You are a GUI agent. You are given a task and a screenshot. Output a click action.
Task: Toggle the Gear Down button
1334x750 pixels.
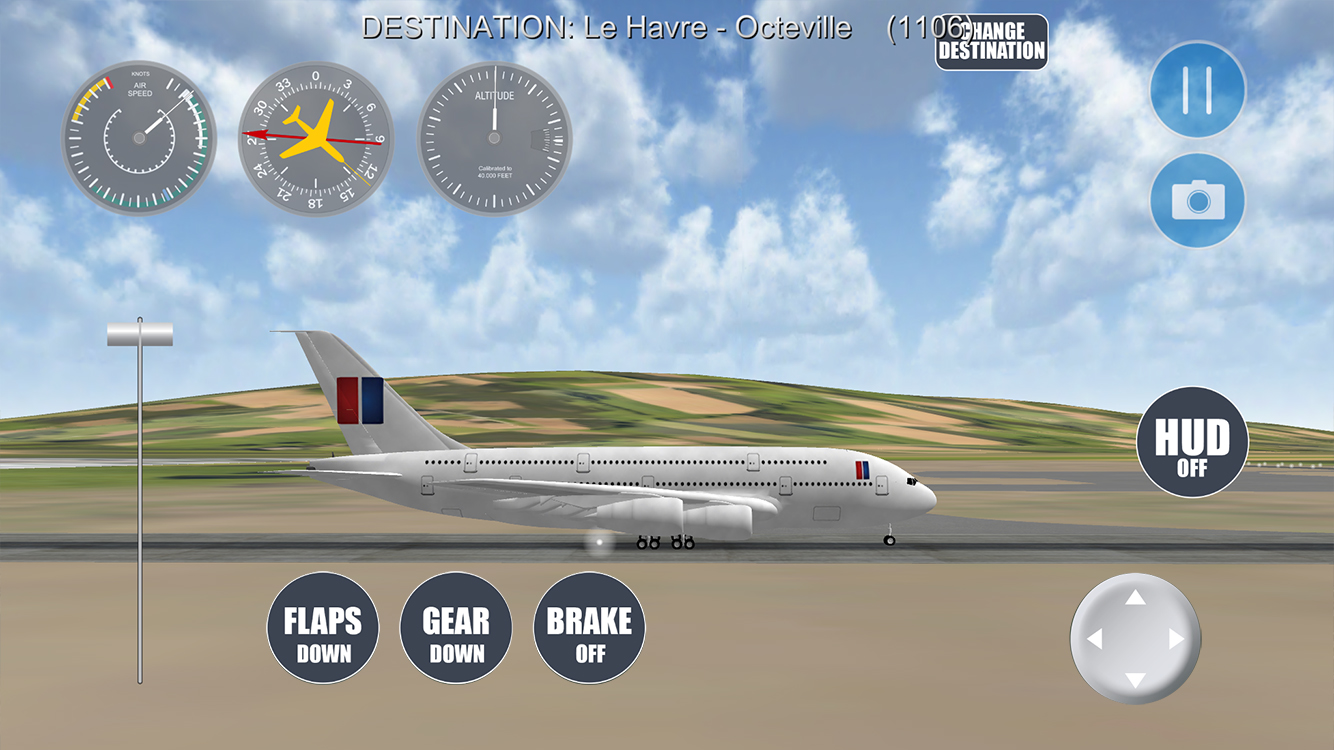(x=456, y=628)
